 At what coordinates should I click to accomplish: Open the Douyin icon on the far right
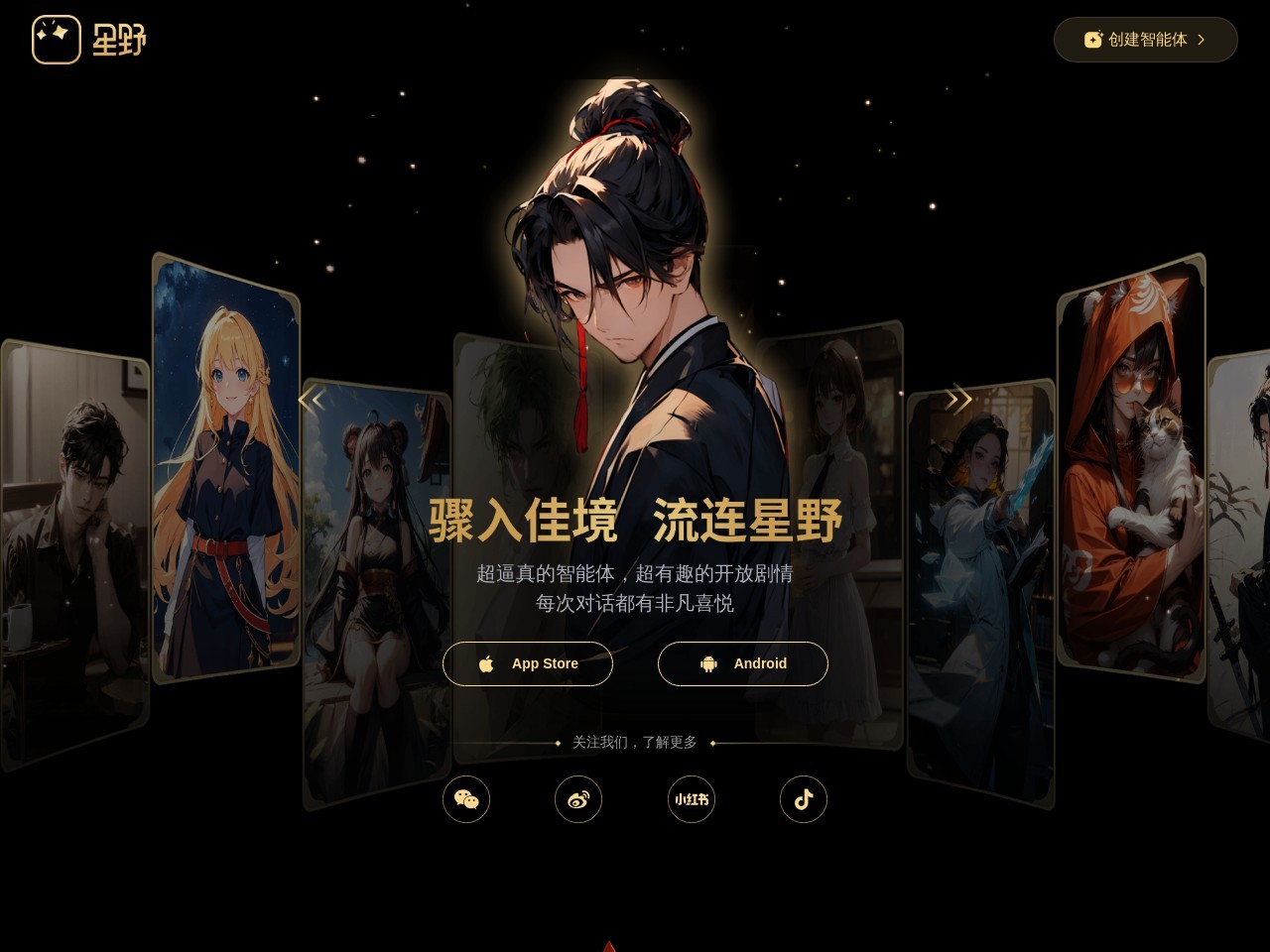click(x=804, y=799)
